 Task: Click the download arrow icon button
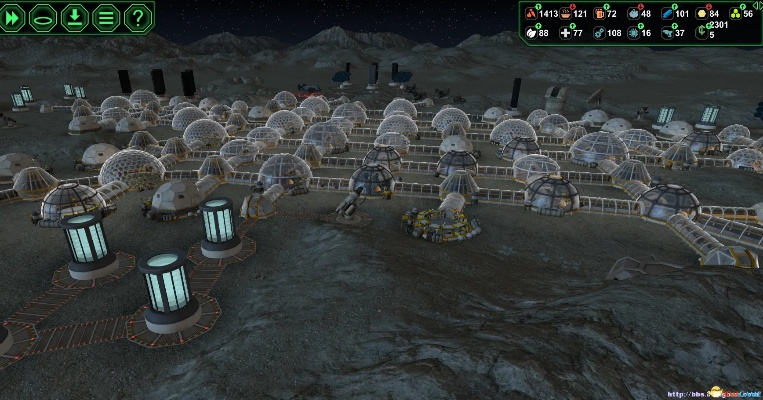click(x=75, y=17)
